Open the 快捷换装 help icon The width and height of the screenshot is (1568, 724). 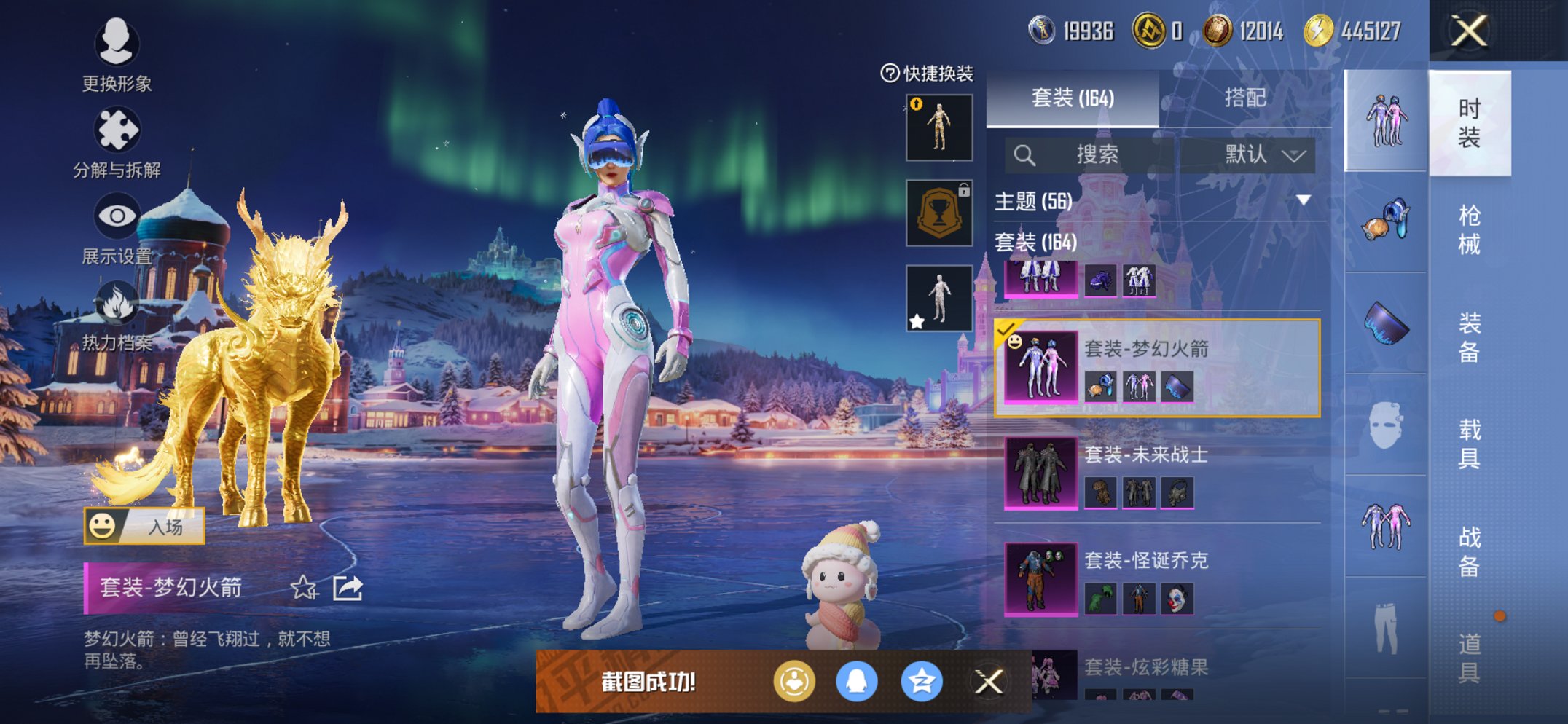coord(890,73)
